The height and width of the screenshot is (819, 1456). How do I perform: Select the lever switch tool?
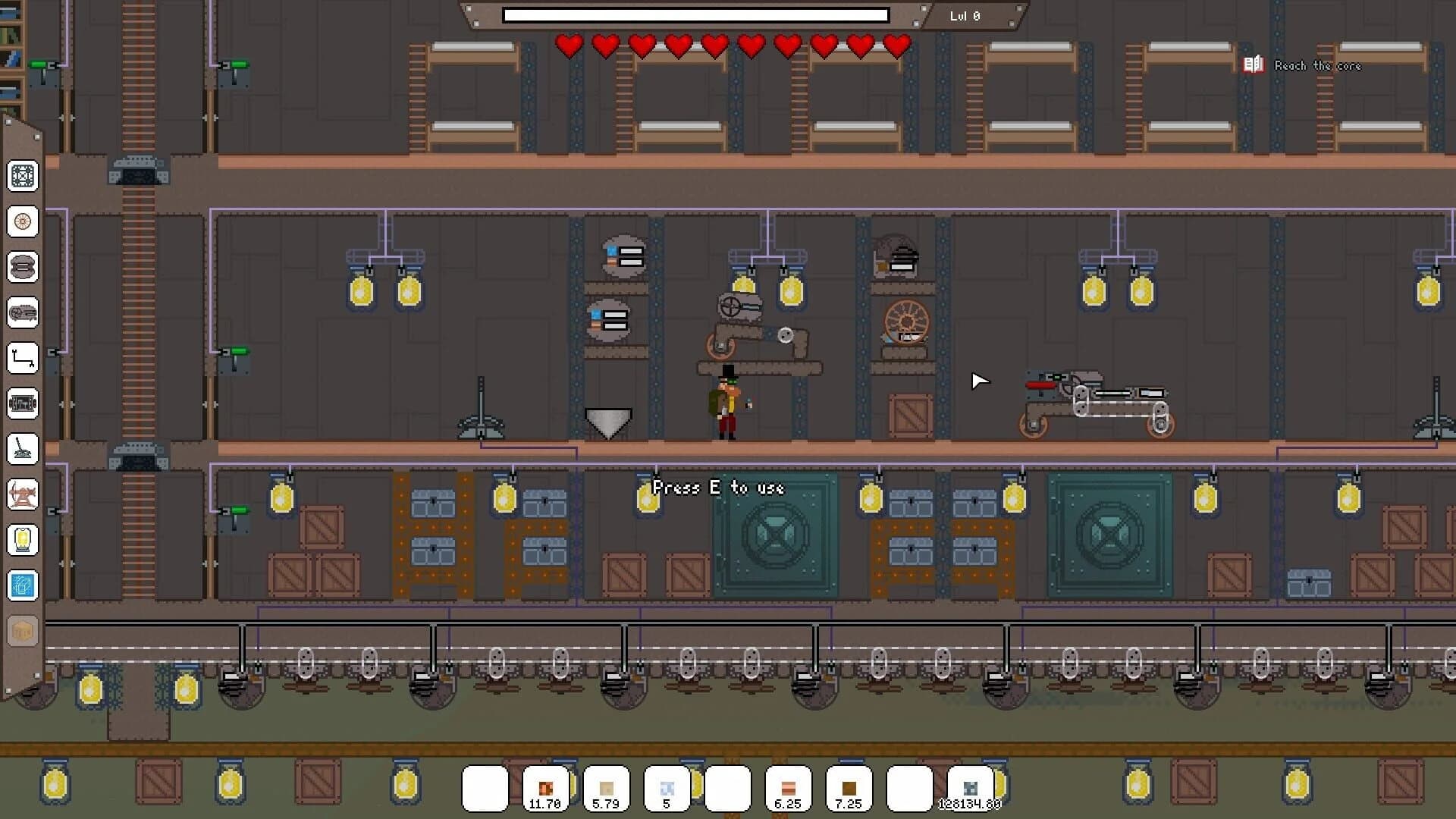23,449
